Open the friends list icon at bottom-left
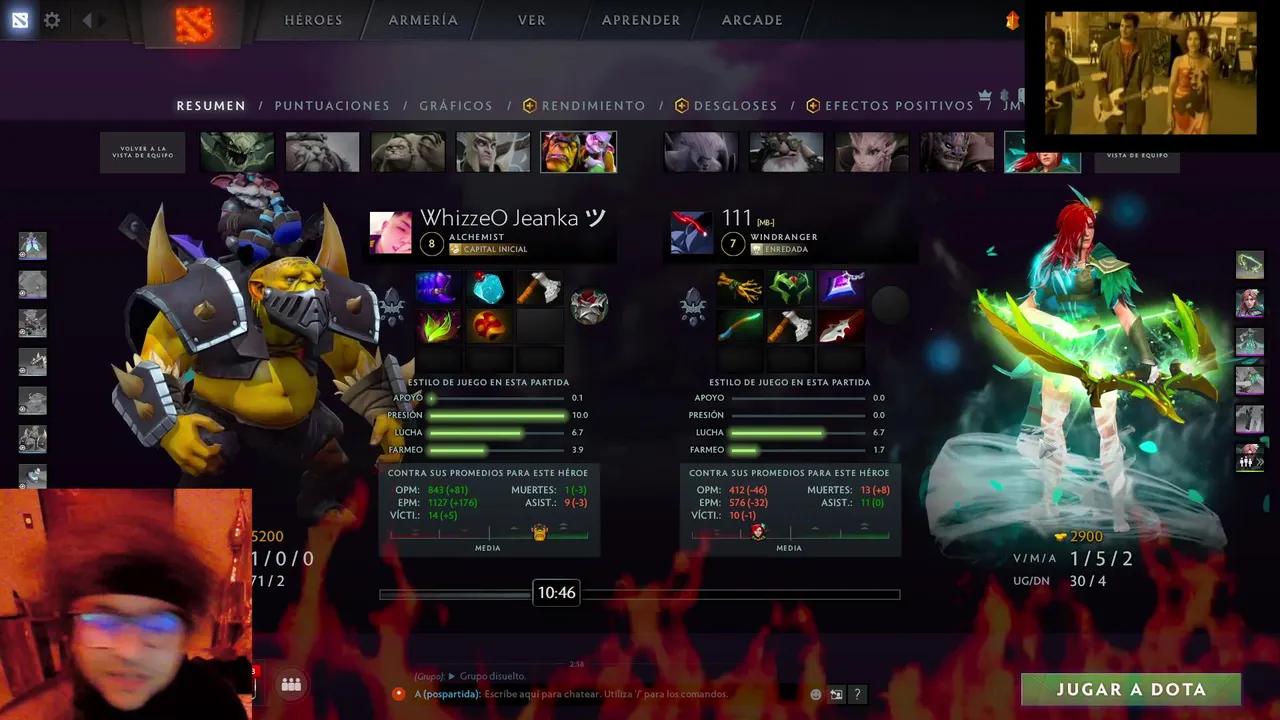This screenshot has width=1280, height=720. point(291,685)
